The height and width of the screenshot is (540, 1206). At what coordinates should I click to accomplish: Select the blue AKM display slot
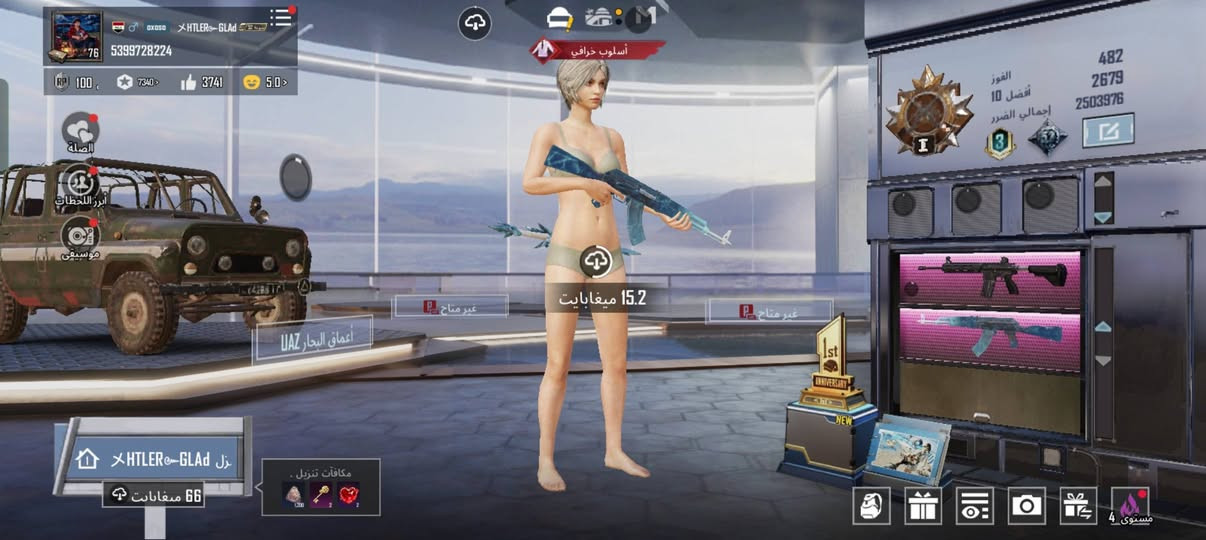pos(989,334)
